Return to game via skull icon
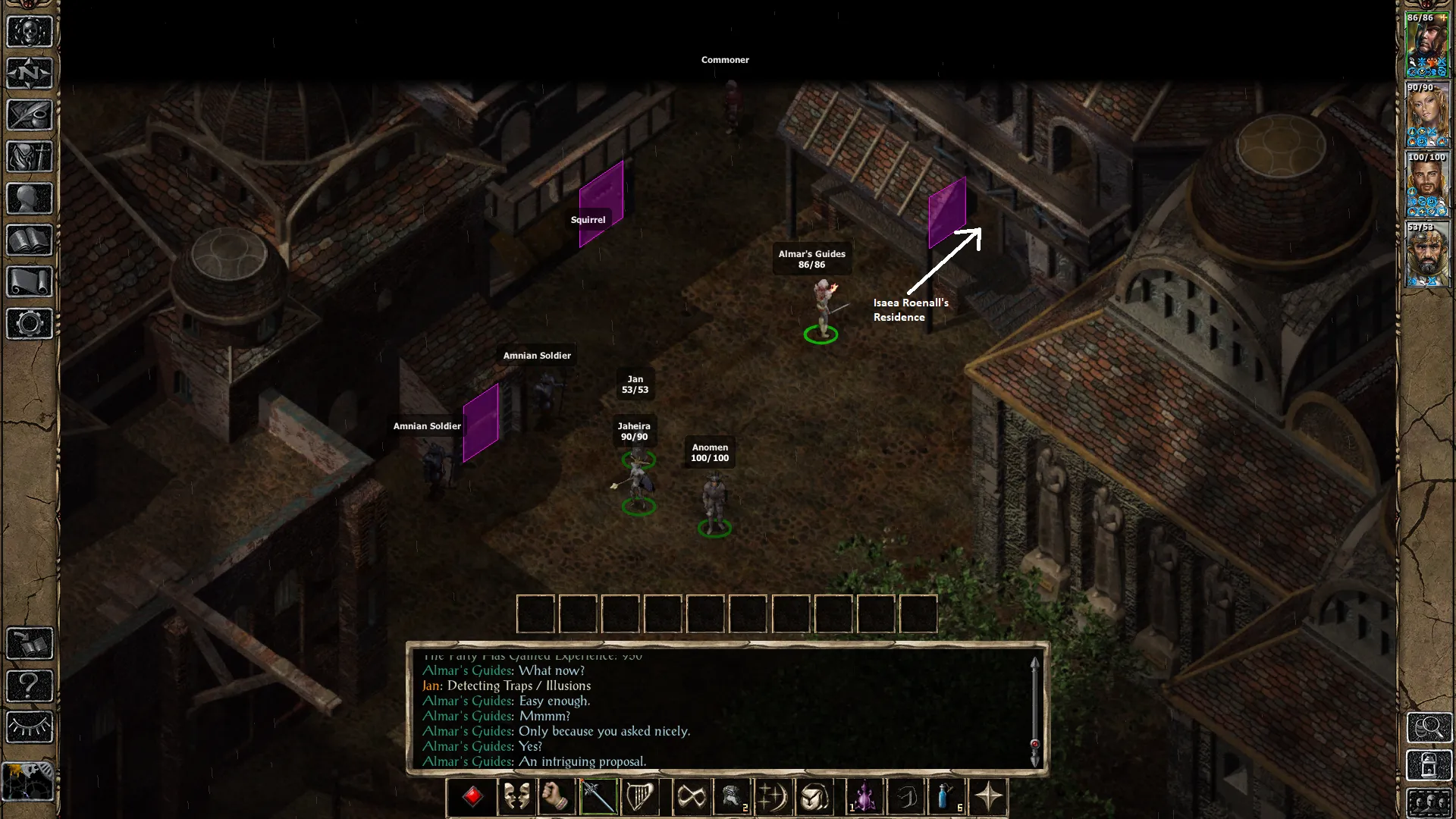Screen dimensions: 1456x819 30,32
